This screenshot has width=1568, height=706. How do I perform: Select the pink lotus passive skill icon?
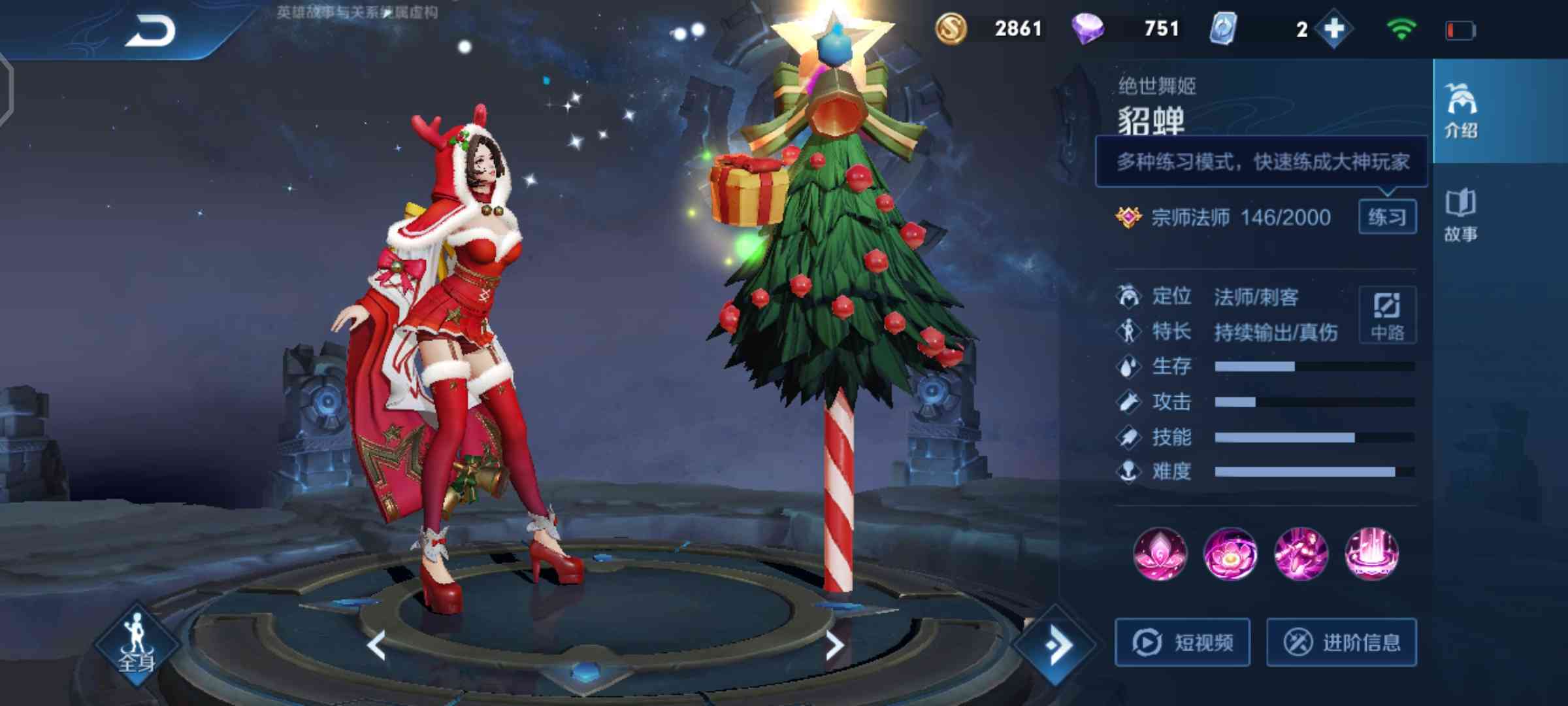1160,554
